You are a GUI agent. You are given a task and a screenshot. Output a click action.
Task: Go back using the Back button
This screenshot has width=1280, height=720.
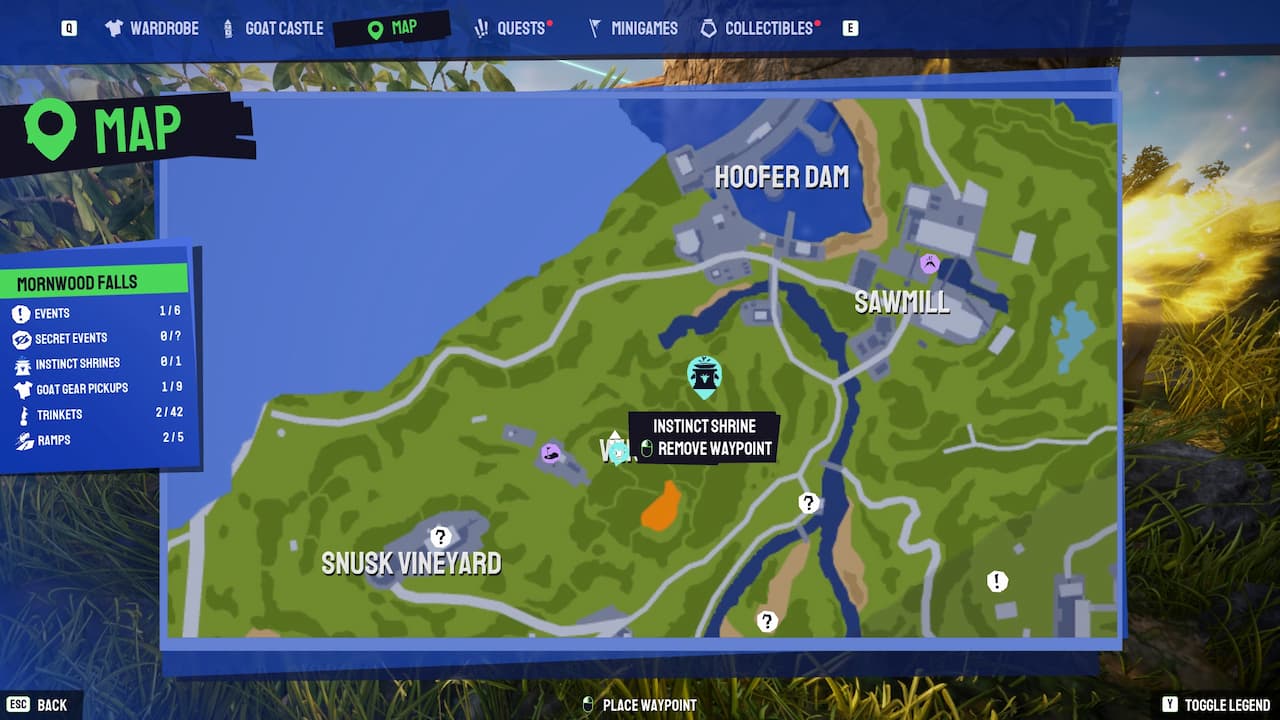point(42,705)
